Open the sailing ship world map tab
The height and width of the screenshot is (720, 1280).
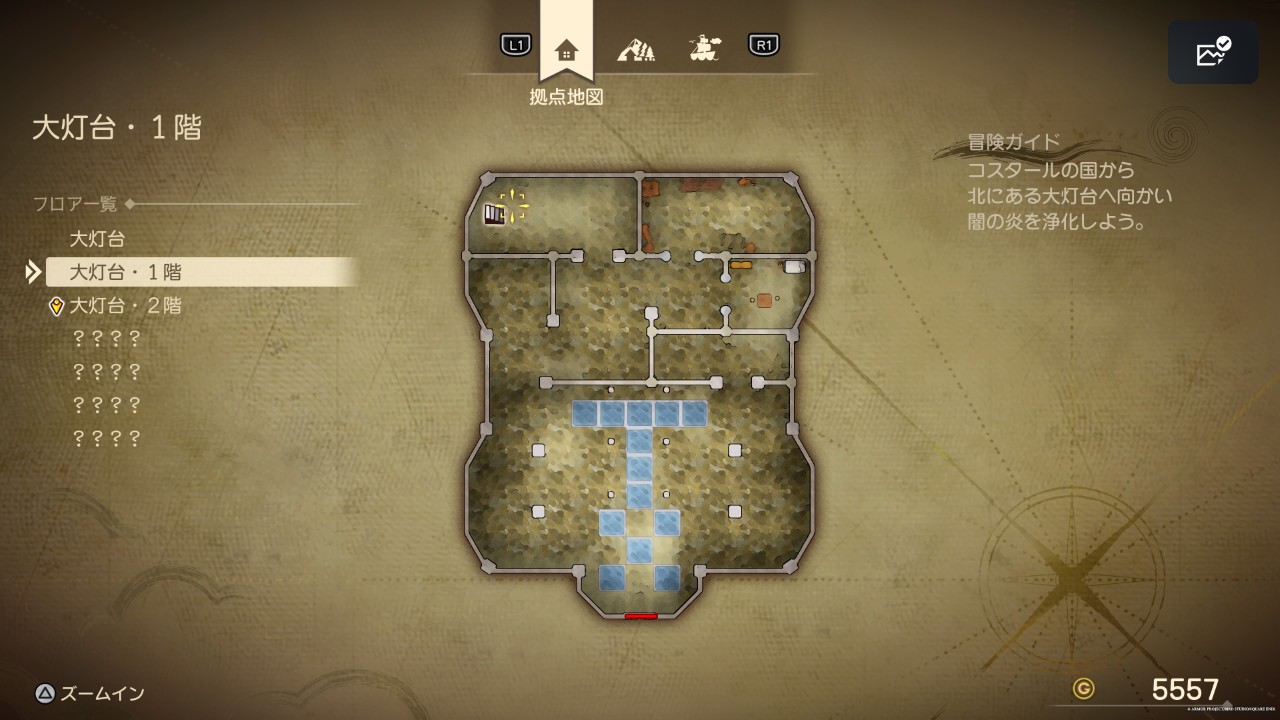[705, 47]
